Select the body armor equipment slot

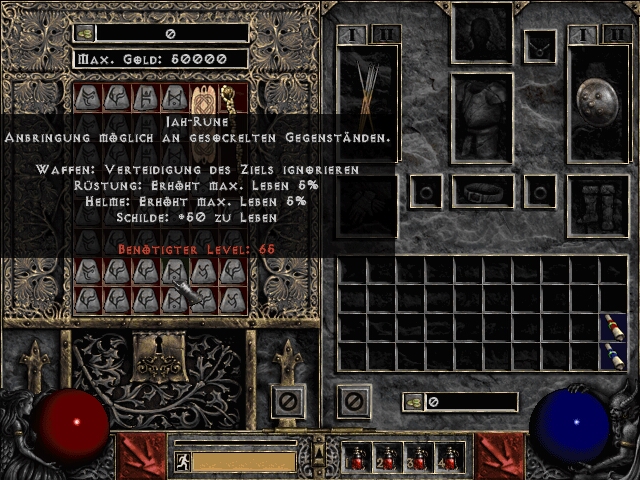coord(482,117)
